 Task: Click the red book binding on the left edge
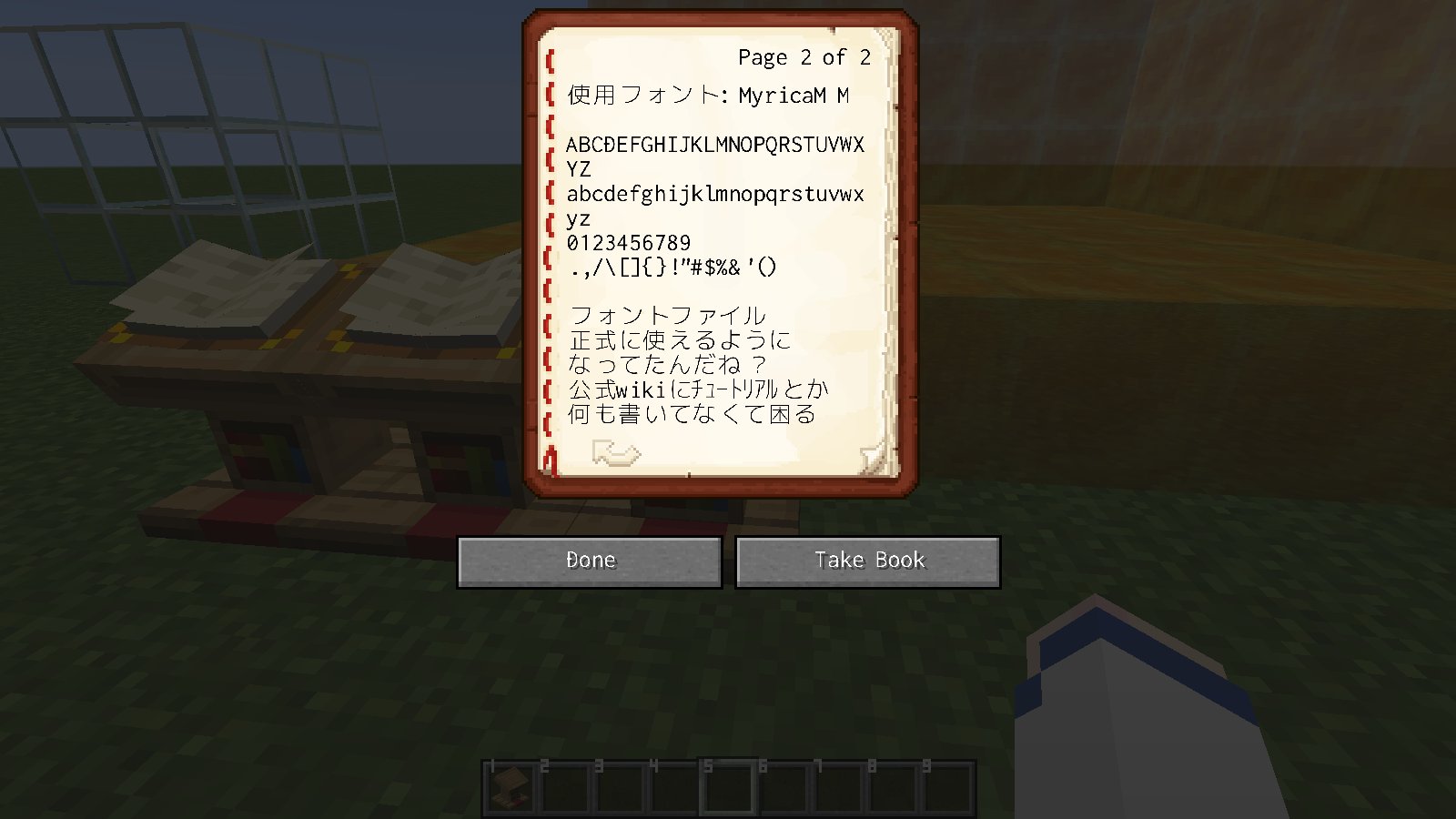tap(546, 255)
